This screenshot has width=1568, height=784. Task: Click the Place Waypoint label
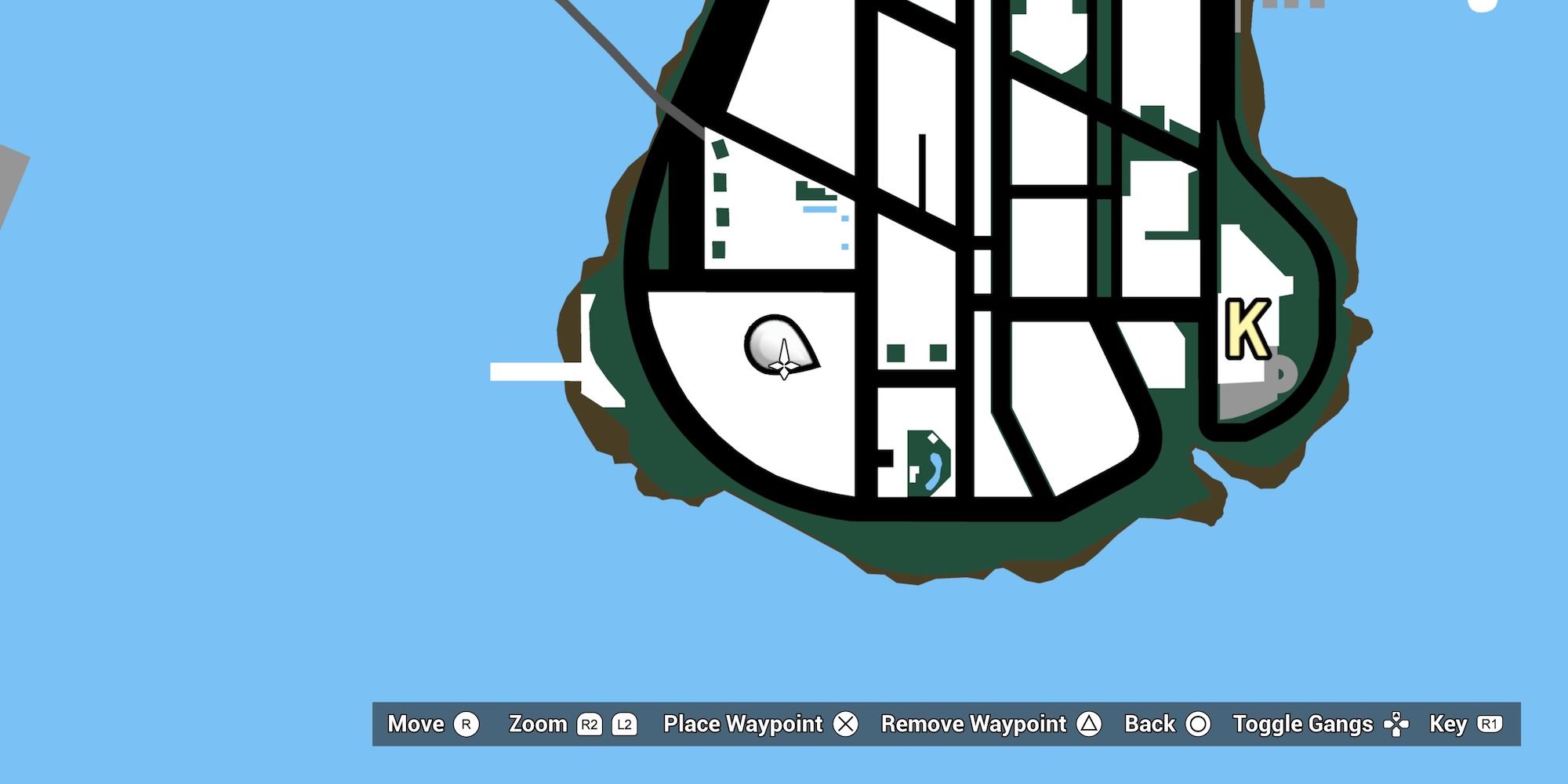point(742,724)
